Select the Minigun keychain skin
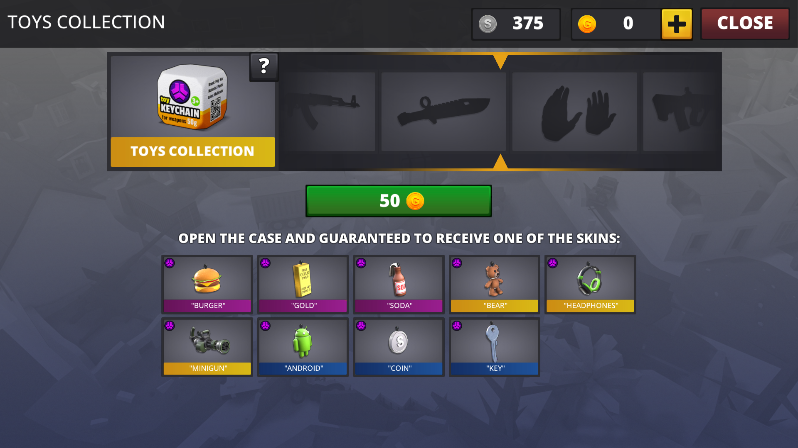 207,346
